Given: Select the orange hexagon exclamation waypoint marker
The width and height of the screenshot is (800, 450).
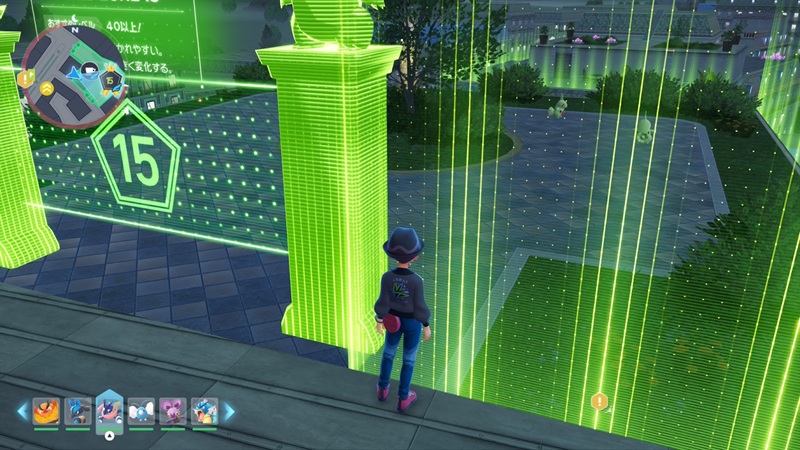Looking at the screenshot, I should [x=598, y=401].
